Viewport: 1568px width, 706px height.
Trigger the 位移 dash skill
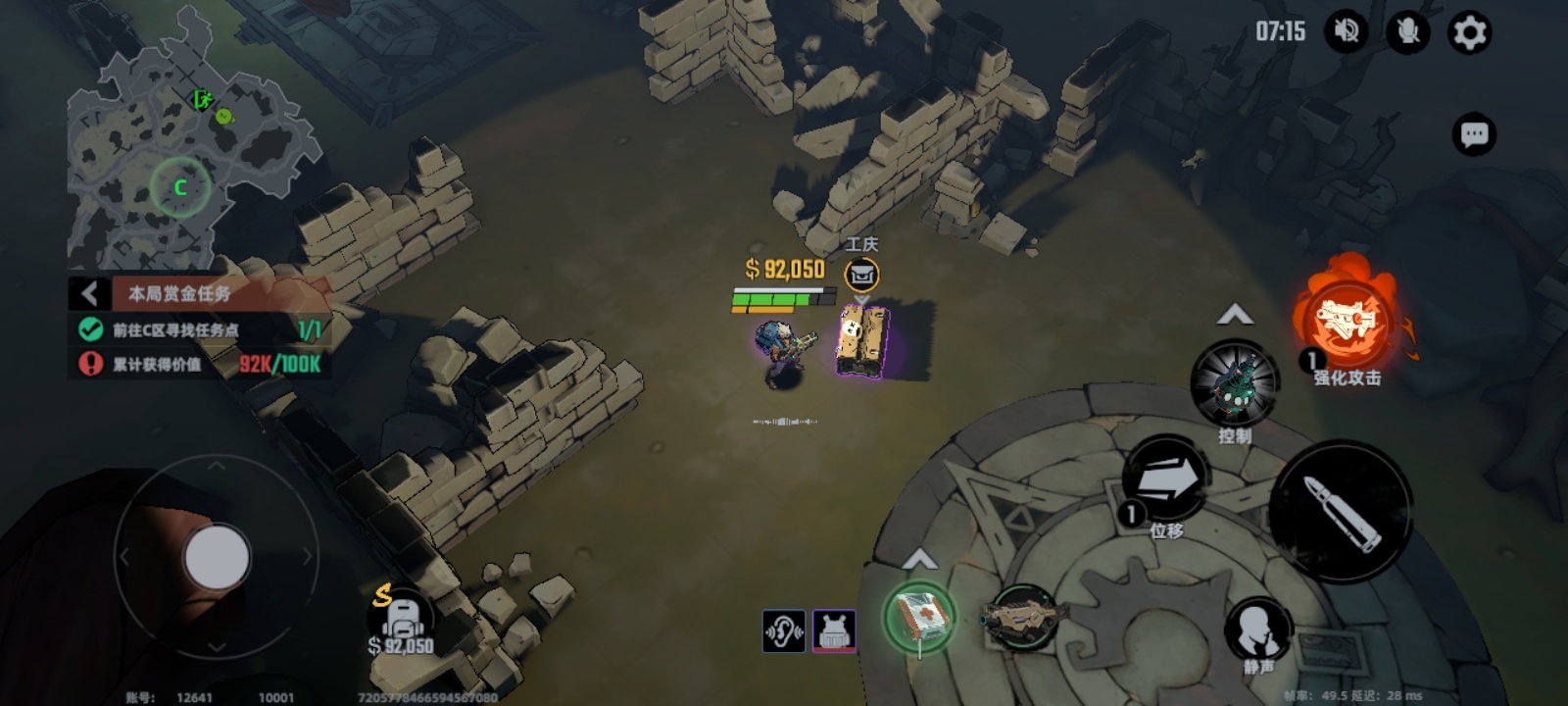pyautogui.click(x=1166, y=480)
